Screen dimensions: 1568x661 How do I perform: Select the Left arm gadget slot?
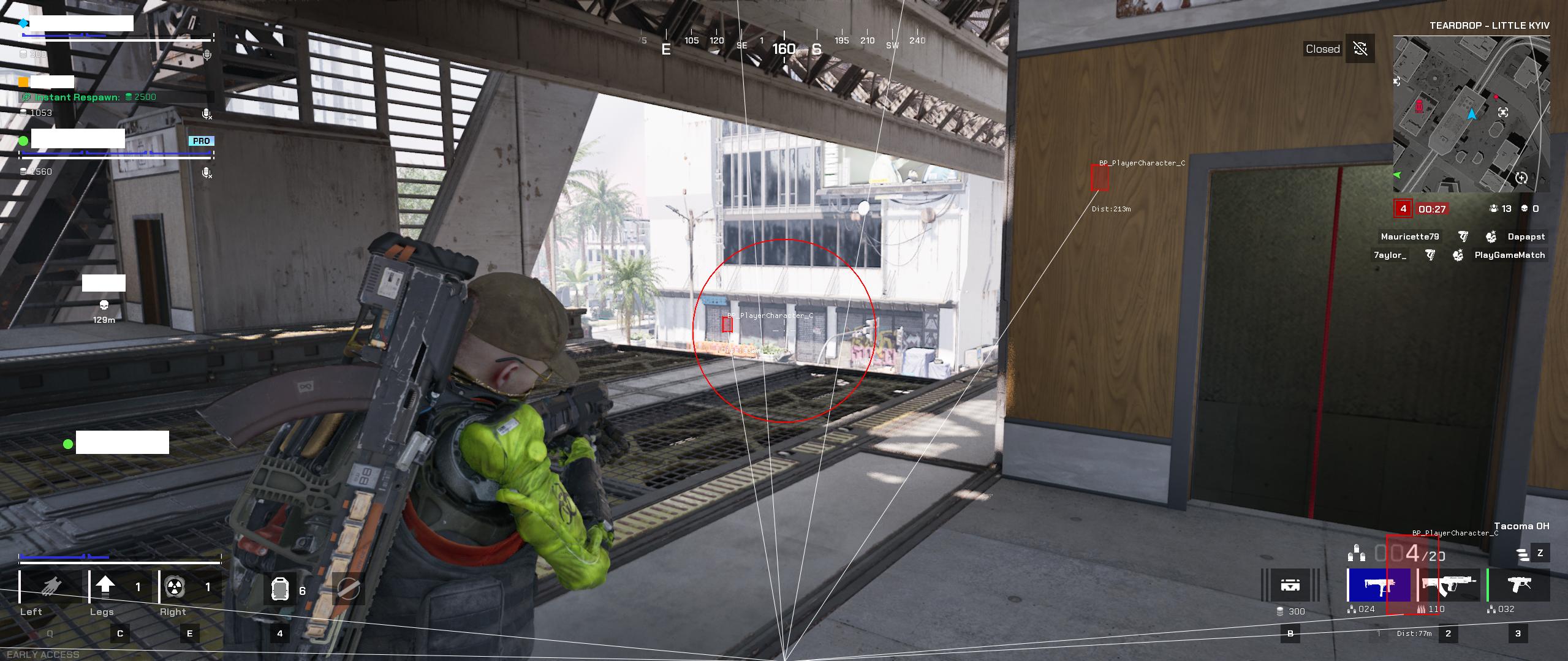click(51, 587)
